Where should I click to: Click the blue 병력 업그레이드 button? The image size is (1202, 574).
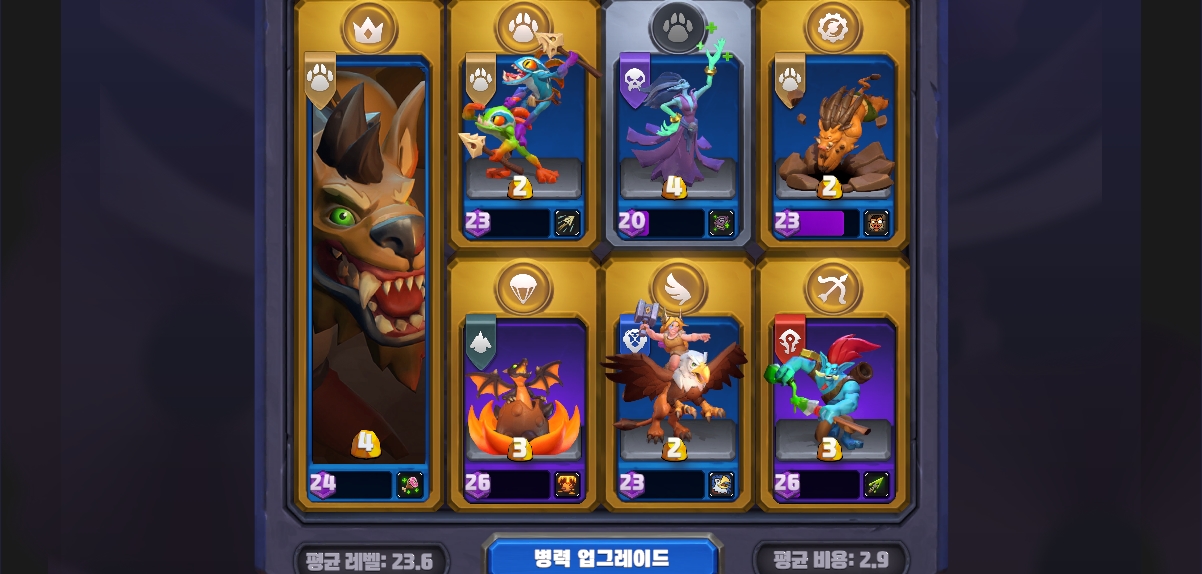[601, 557]
